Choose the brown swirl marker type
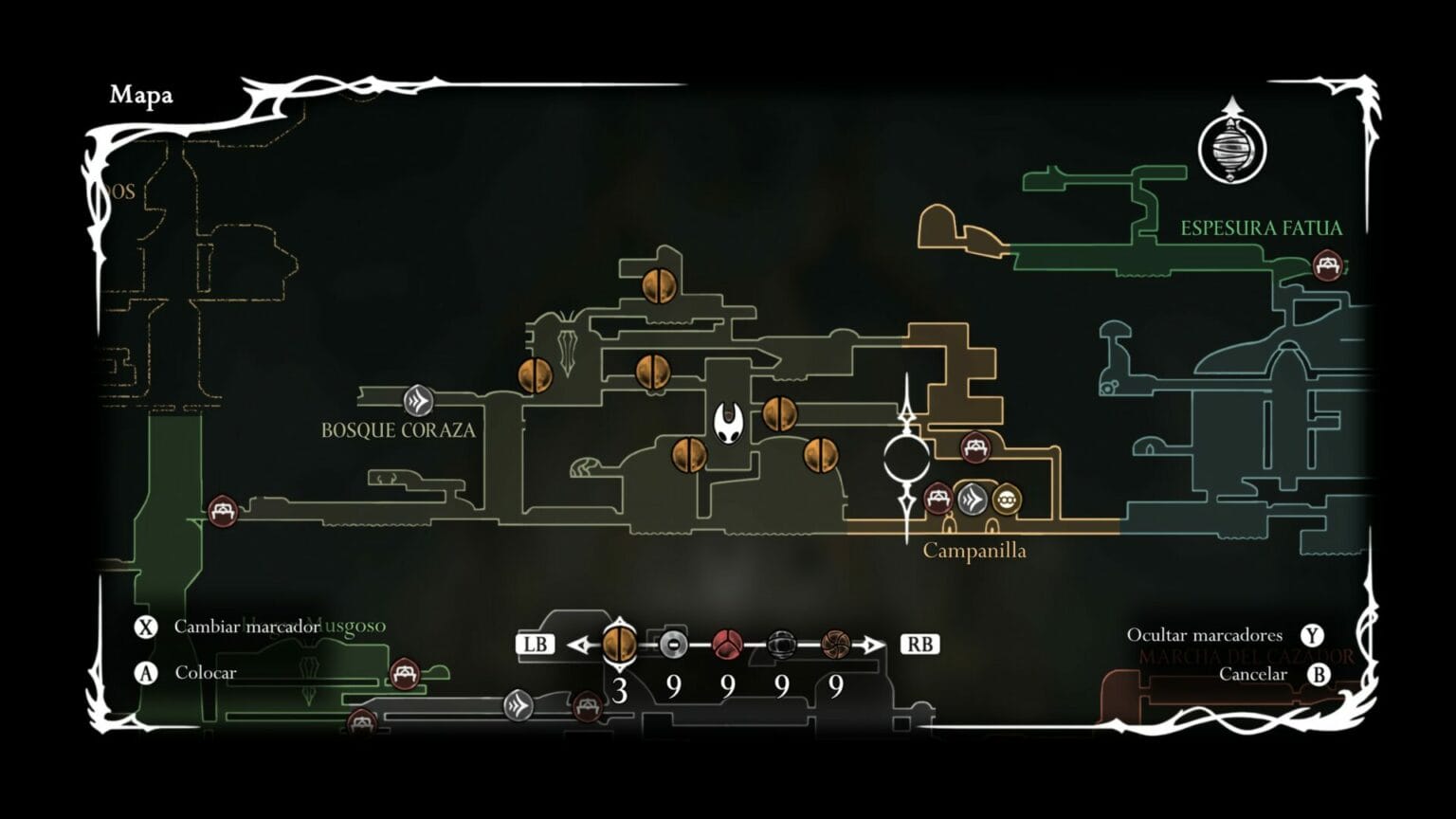 tap(835, 645)
